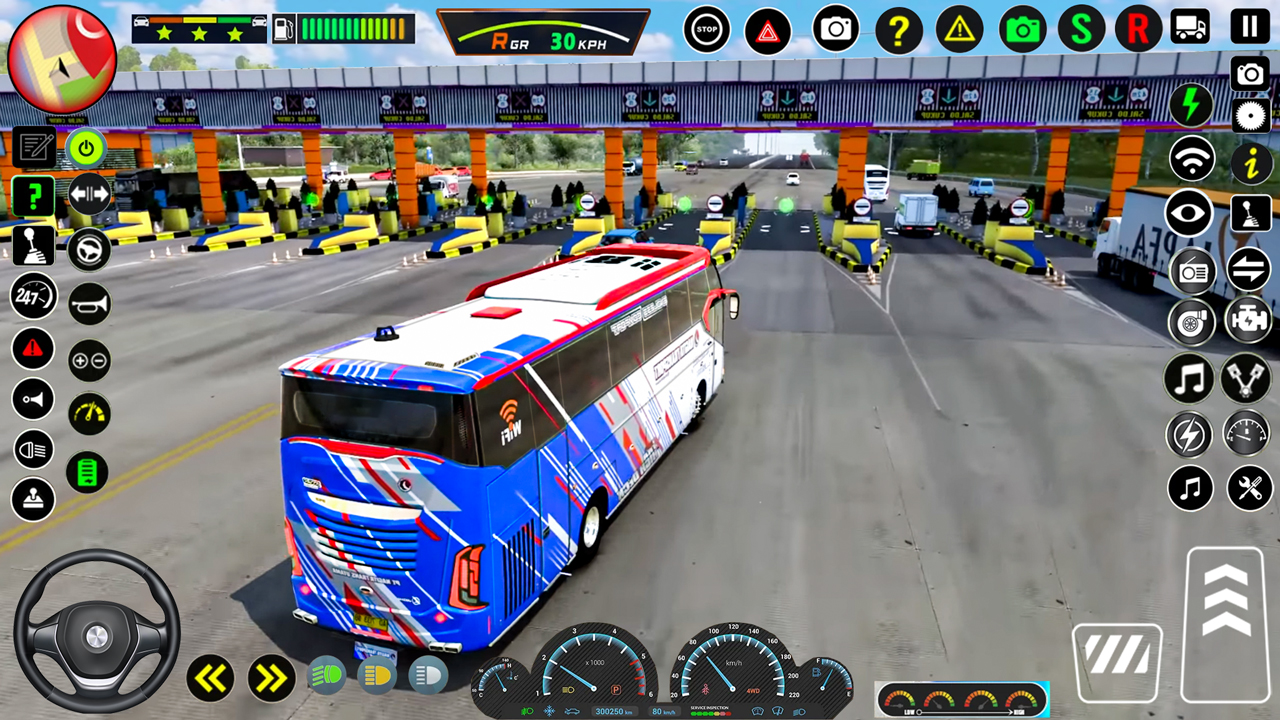This screenshot has width=1280, height=720.
Task: Take a photo with the green camera
Action: [x=1022, y=30]
